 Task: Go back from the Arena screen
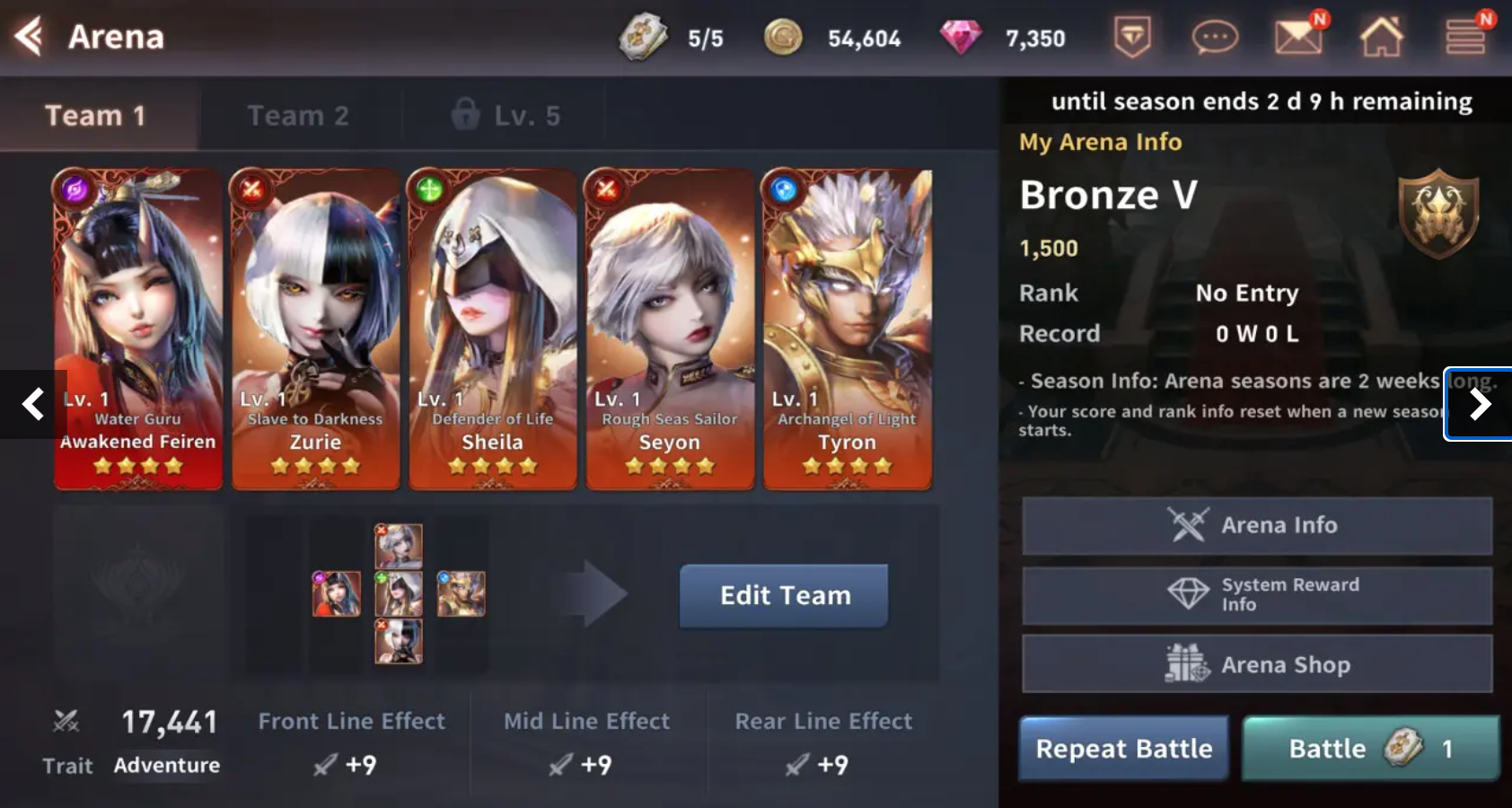pos(30,37)
